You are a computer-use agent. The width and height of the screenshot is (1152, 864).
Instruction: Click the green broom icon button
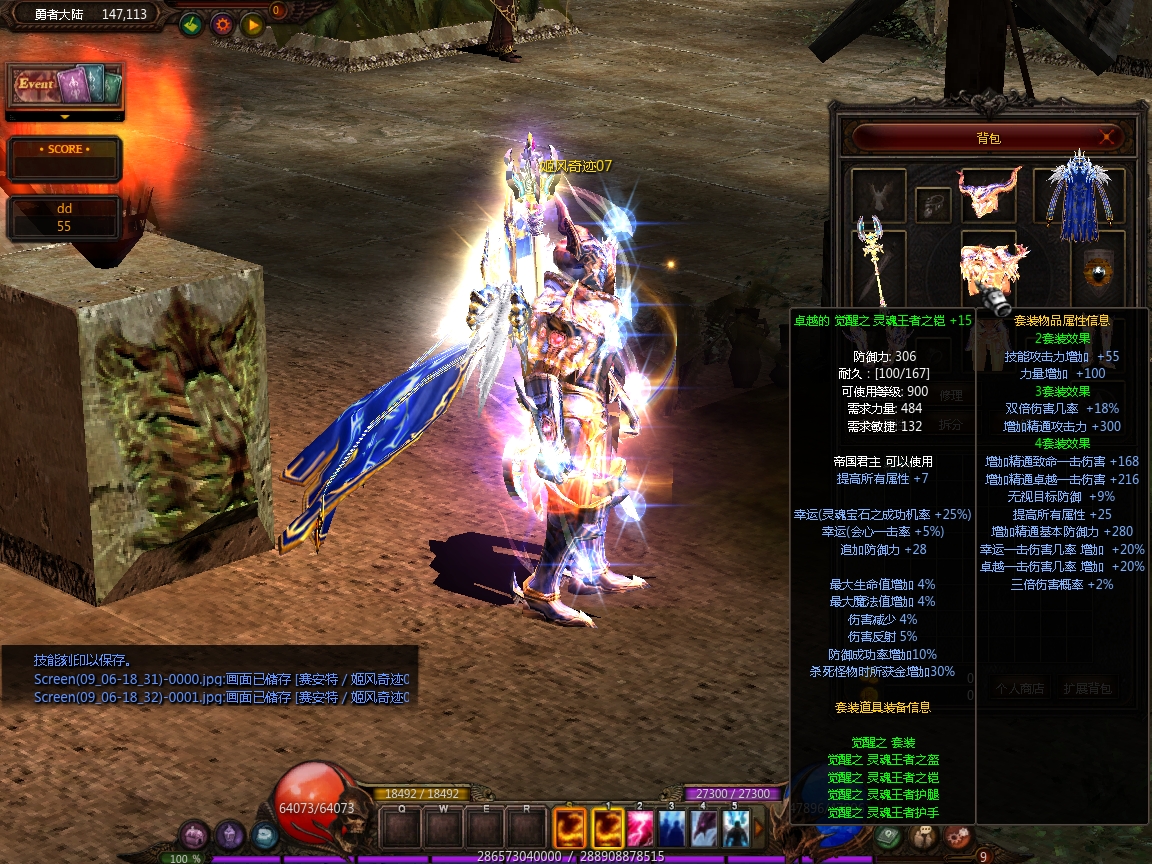tap(192, 25)
